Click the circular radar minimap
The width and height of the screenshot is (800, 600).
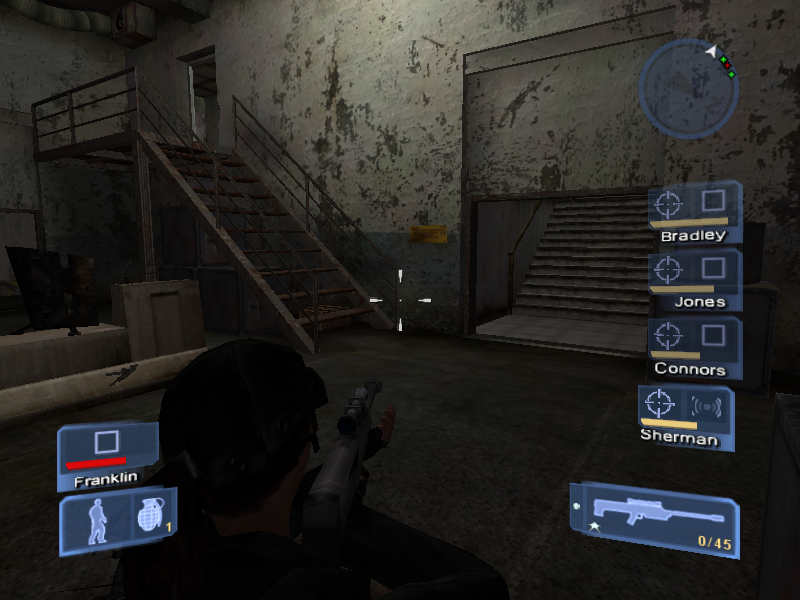688,88
